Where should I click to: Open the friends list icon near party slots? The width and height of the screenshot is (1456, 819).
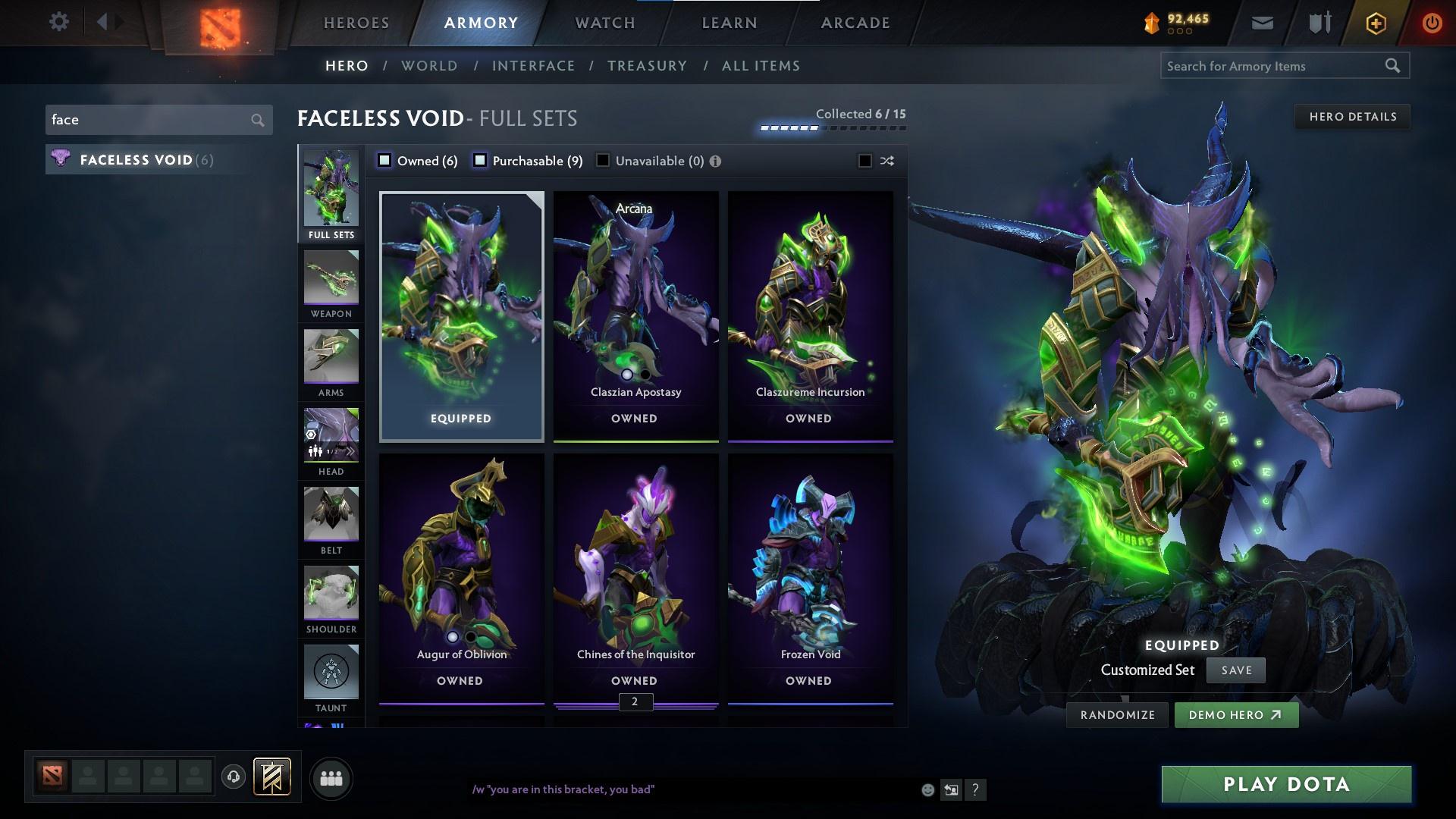(331, 777)
